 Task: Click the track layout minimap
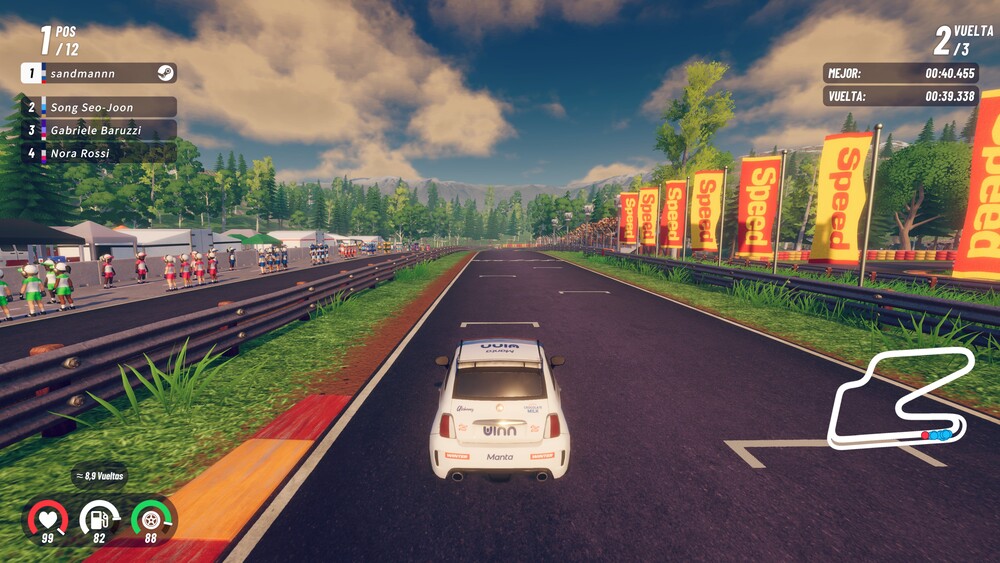pyautogui.click(x=900, y=398)
